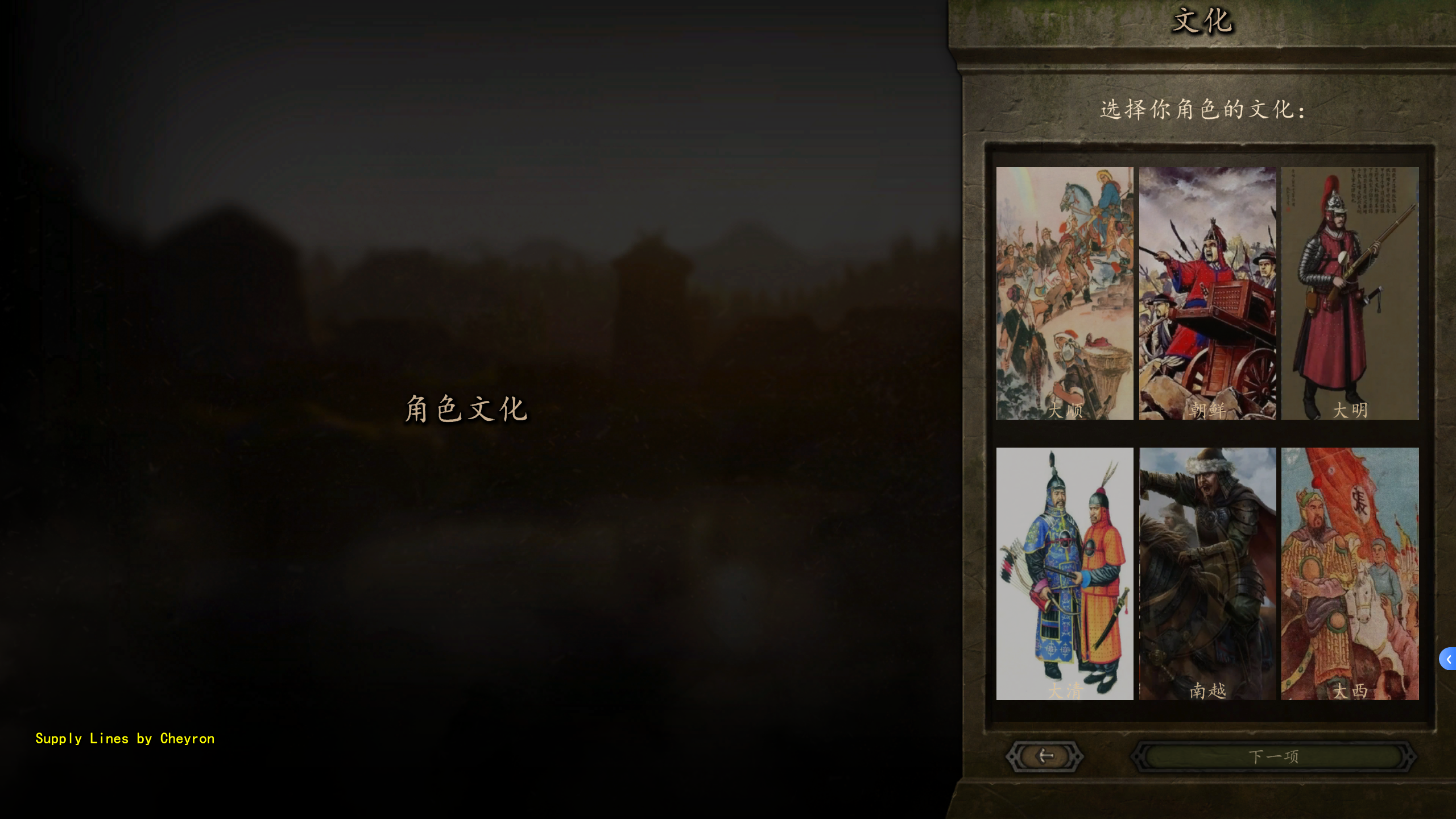The height and width of the screenshot is (819, 1456).
Task: Click the 大顺 label under its portrait
Action: point(1064,409)
